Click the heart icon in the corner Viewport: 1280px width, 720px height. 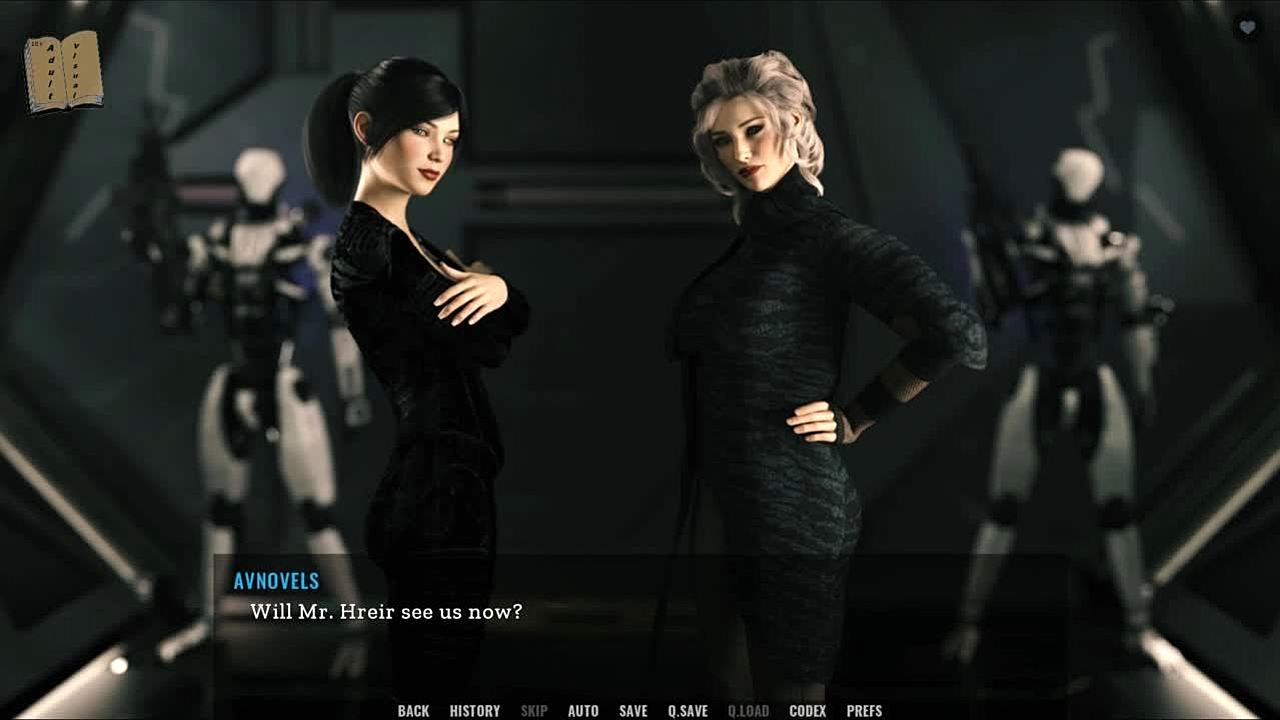coord(1247,28)
